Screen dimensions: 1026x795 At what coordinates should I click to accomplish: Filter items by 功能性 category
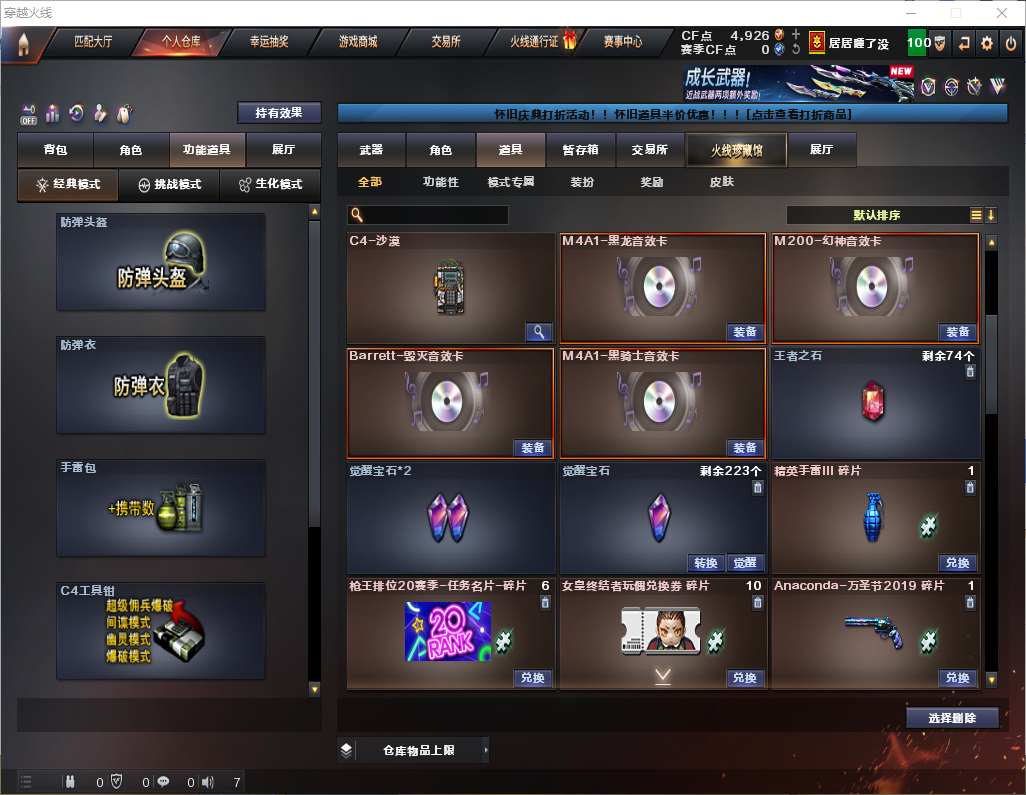(440, 182)
